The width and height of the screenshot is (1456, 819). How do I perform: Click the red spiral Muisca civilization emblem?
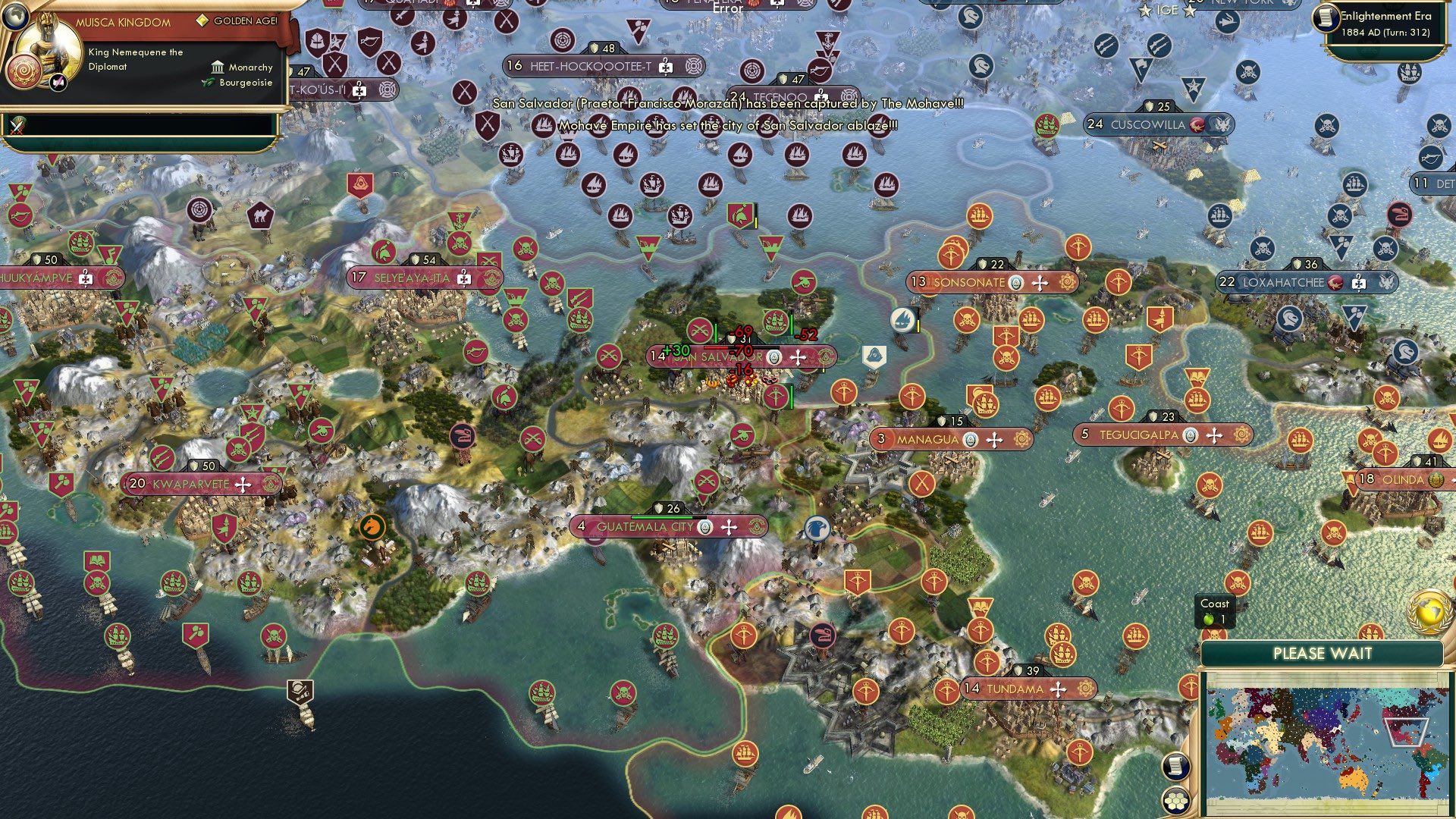(23, 74)
